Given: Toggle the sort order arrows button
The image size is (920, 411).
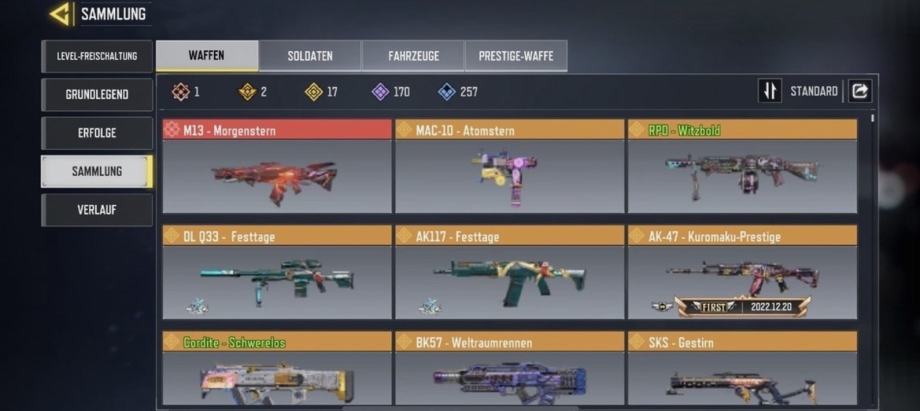Looking at the screenshot, I should pos(769,91).
